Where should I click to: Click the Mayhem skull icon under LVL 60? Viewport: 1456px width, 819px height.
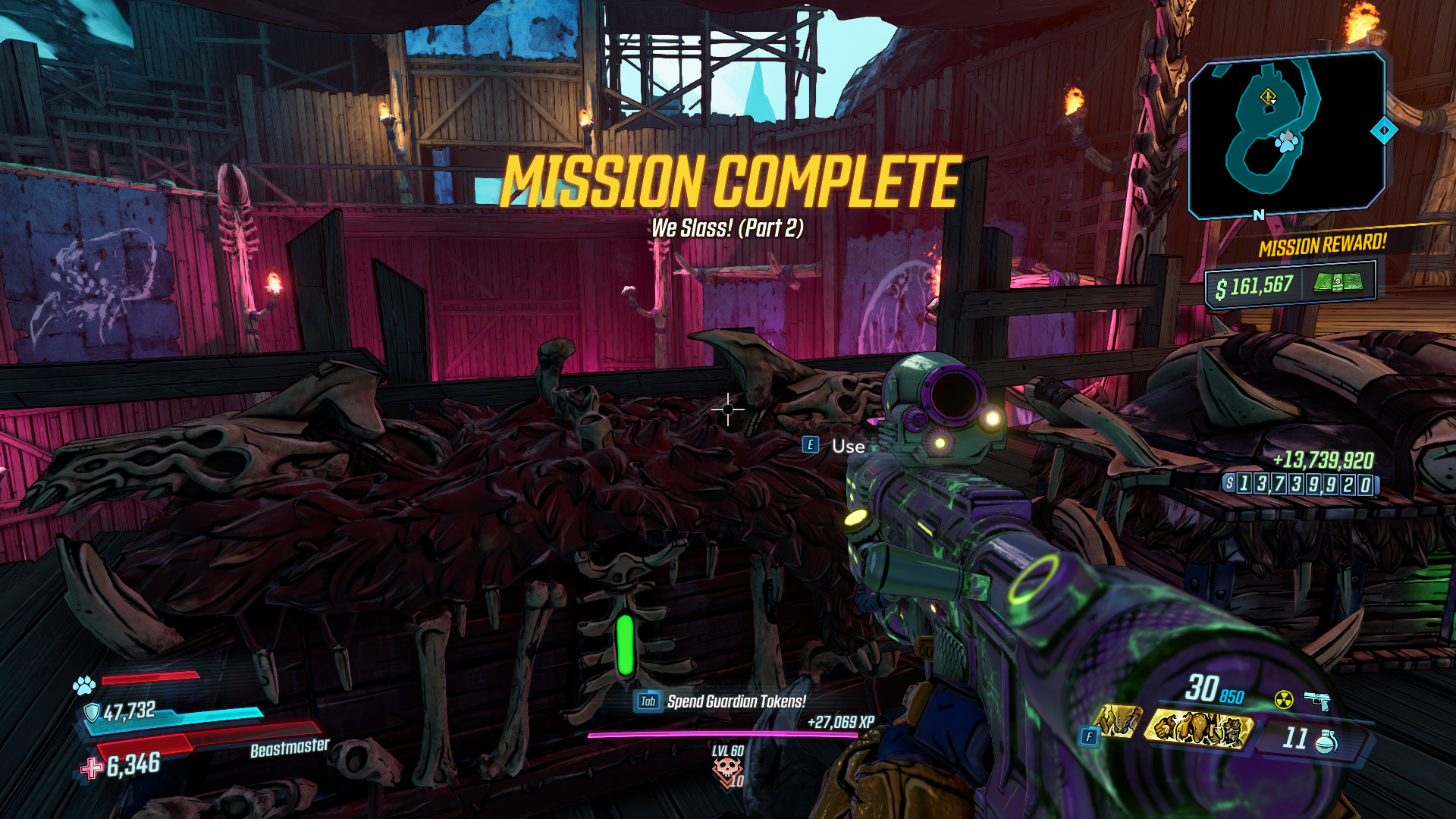point(726,770)
